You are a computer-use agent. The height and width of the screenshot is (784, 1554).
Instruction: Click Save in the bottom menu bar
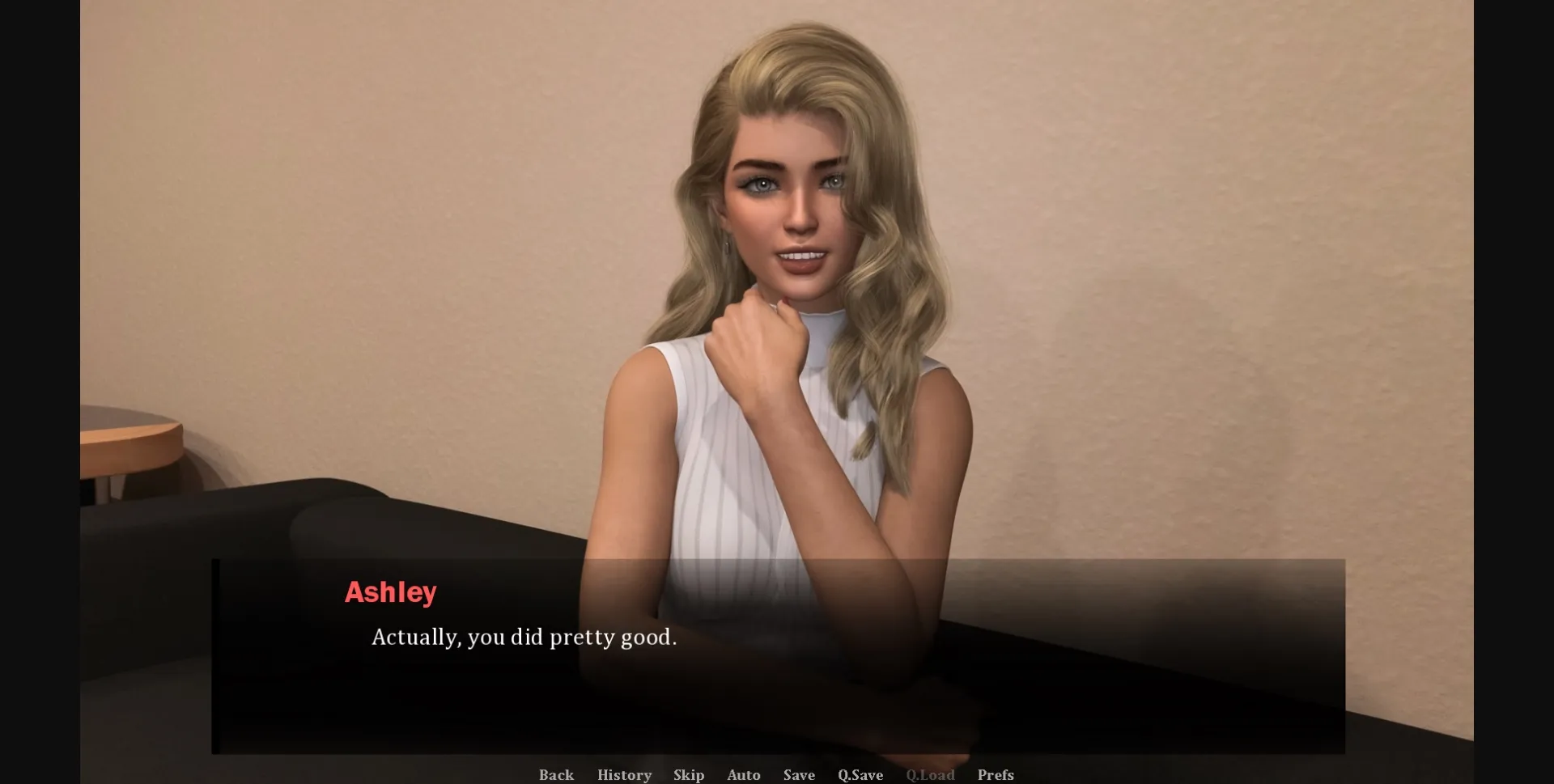click(798, 774)
